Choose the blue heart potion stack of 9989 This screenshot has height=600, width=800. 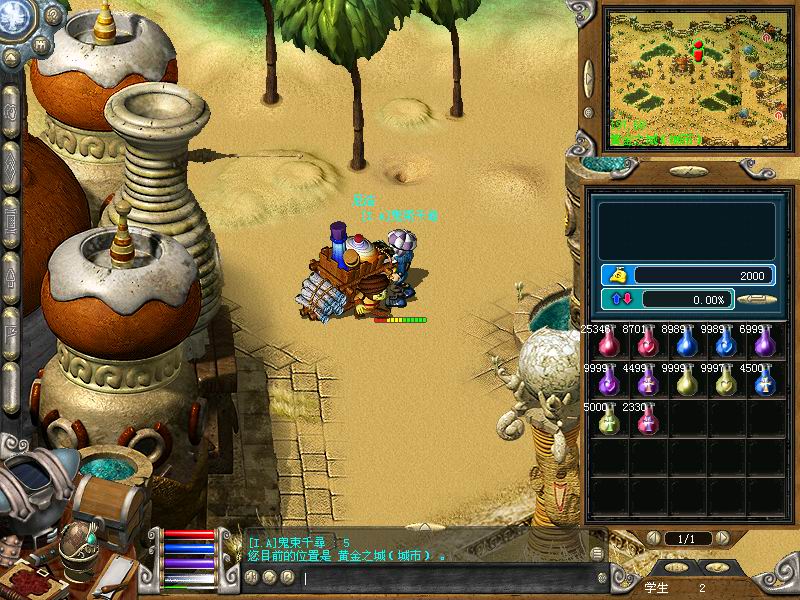point(725,345)
